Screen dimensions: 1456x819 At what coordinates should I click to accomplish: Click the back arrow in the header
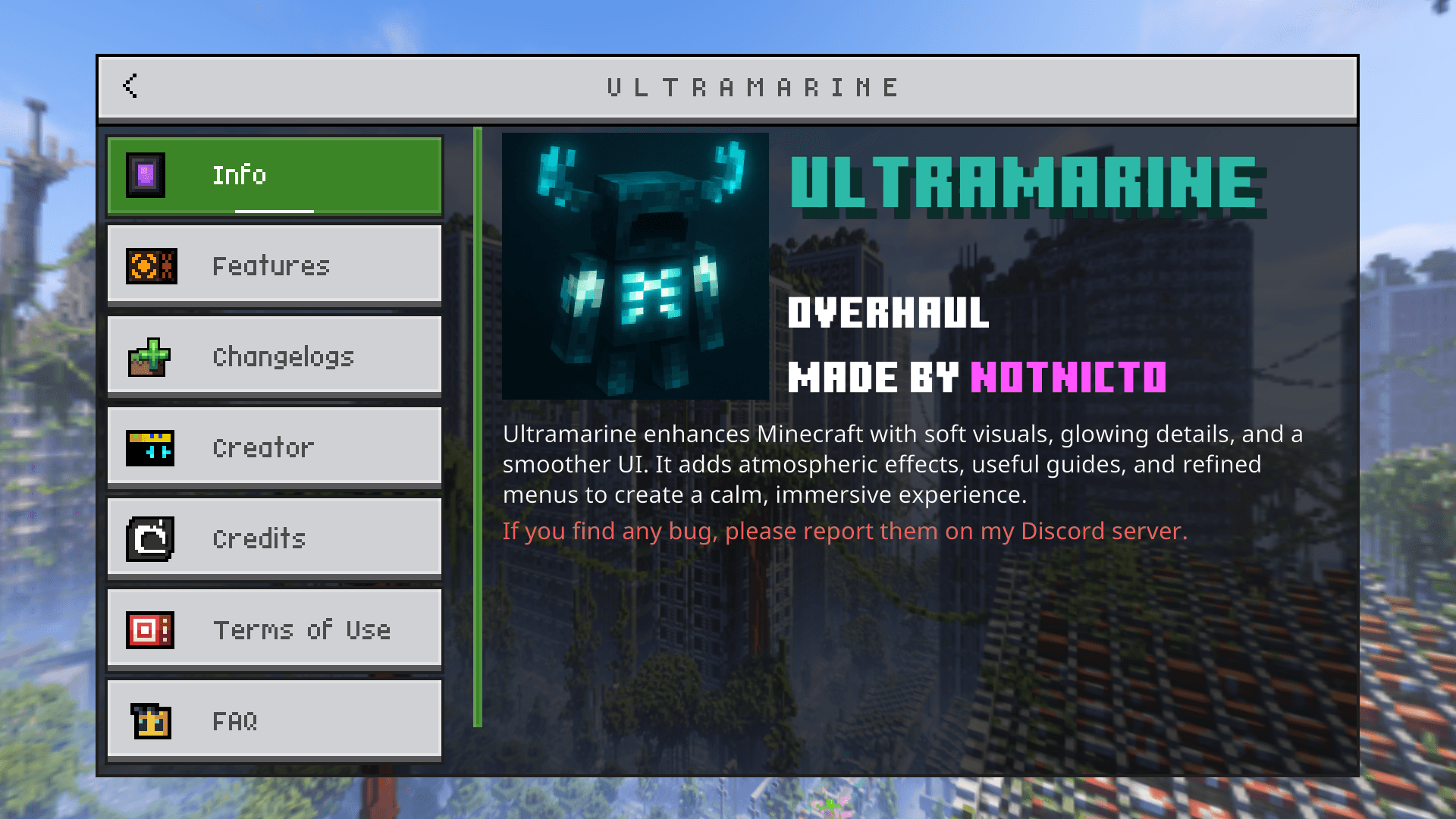130,86
